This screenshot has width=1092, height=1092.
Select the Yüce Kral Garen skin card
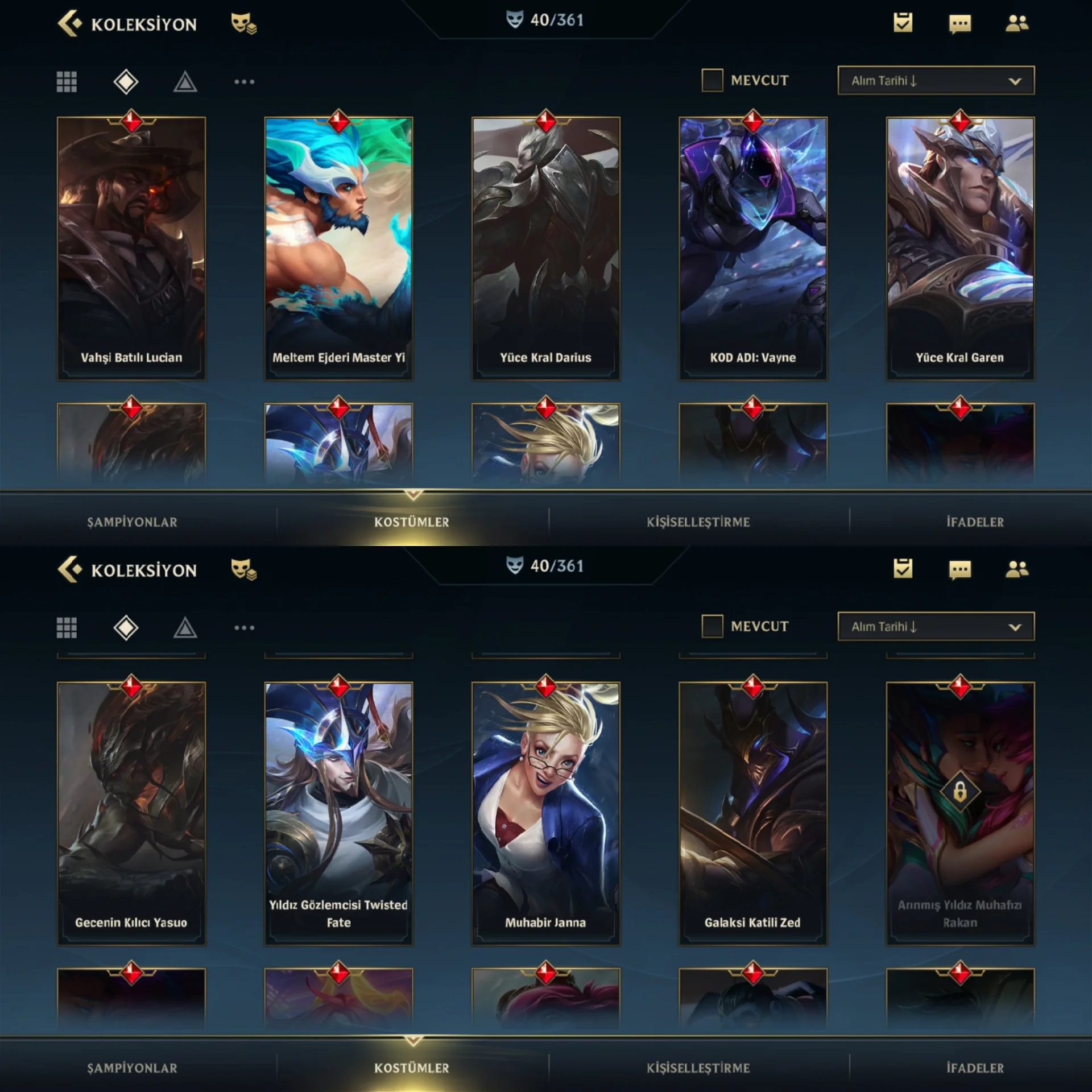pos(960,249)
